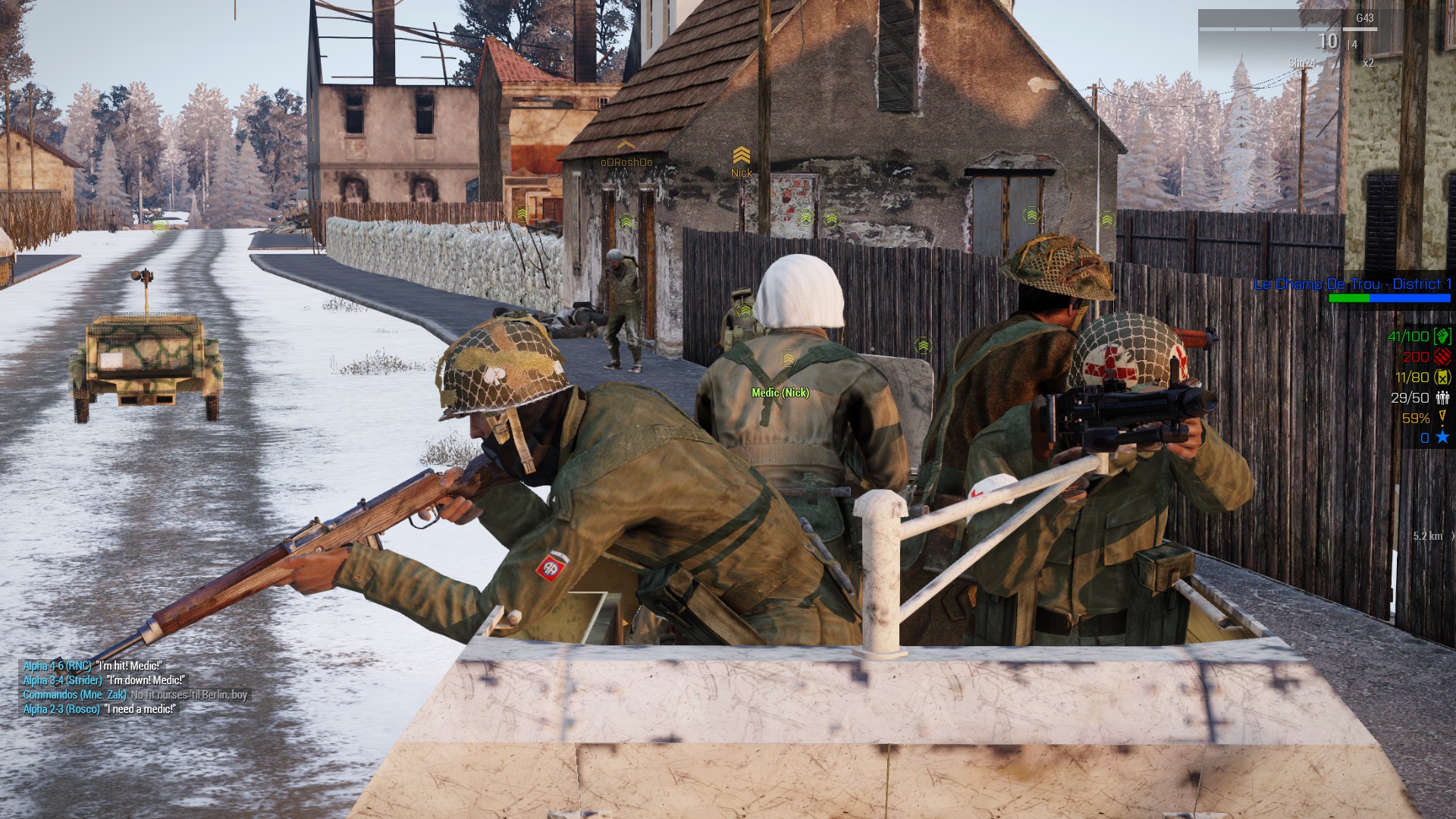The height and width of the screenshot is (819, 1456).
Task: Click the Alpha 3-4 (Strider) chat message
Action: 104,680
